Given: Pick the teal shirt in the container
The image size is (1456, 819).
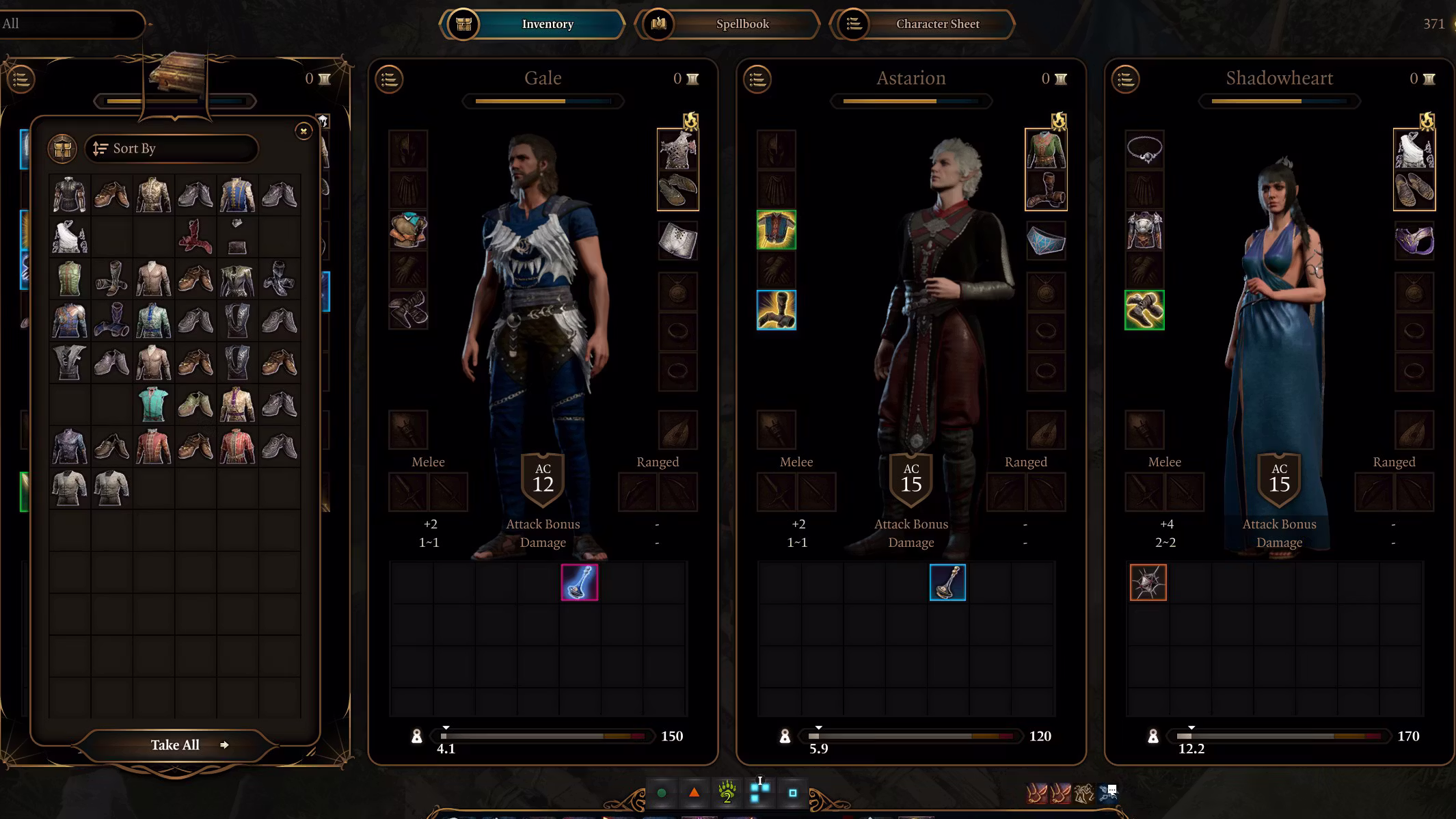Looking at the screenshot, I should [x=153, y=404].
